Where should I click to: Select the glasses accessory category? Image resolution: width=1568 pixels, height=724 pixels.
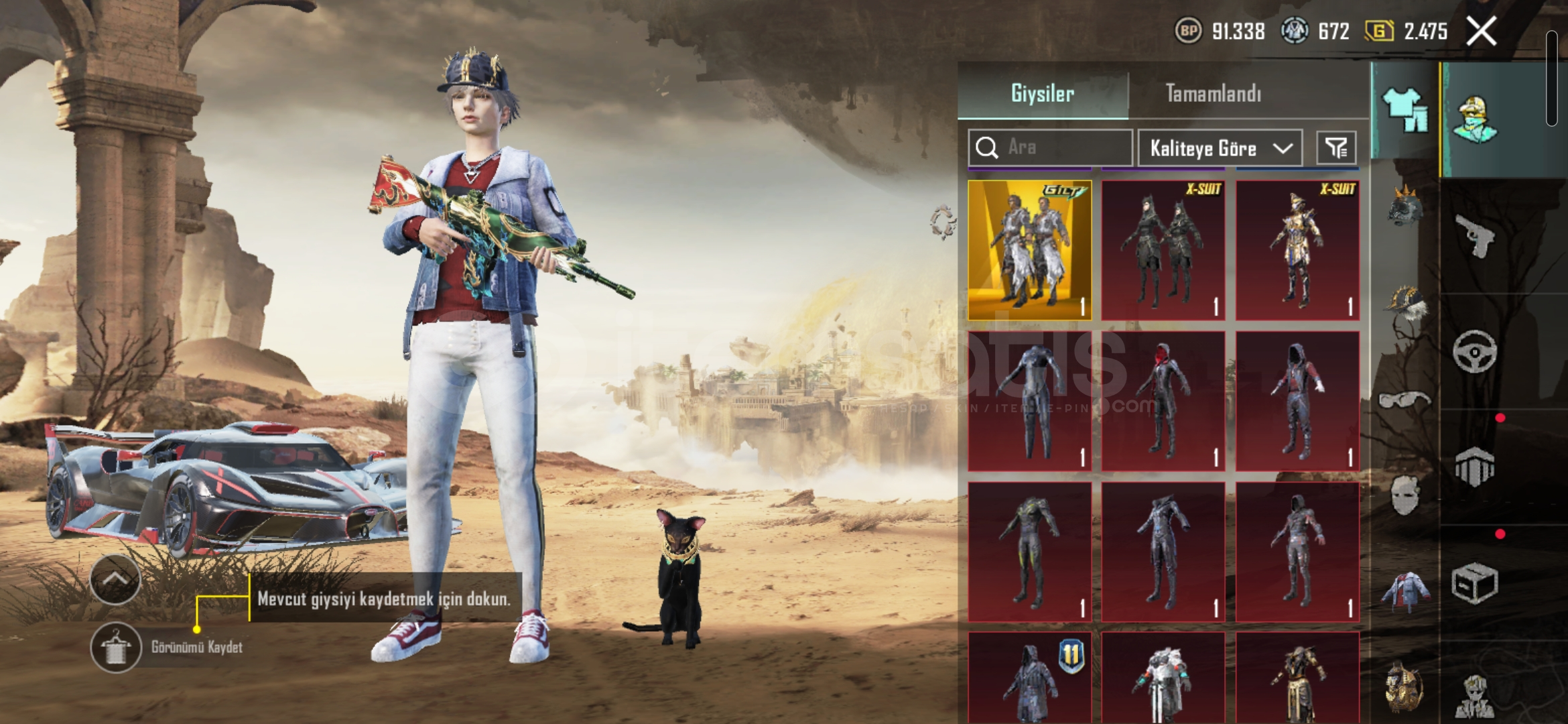[x=1404, y=401]
